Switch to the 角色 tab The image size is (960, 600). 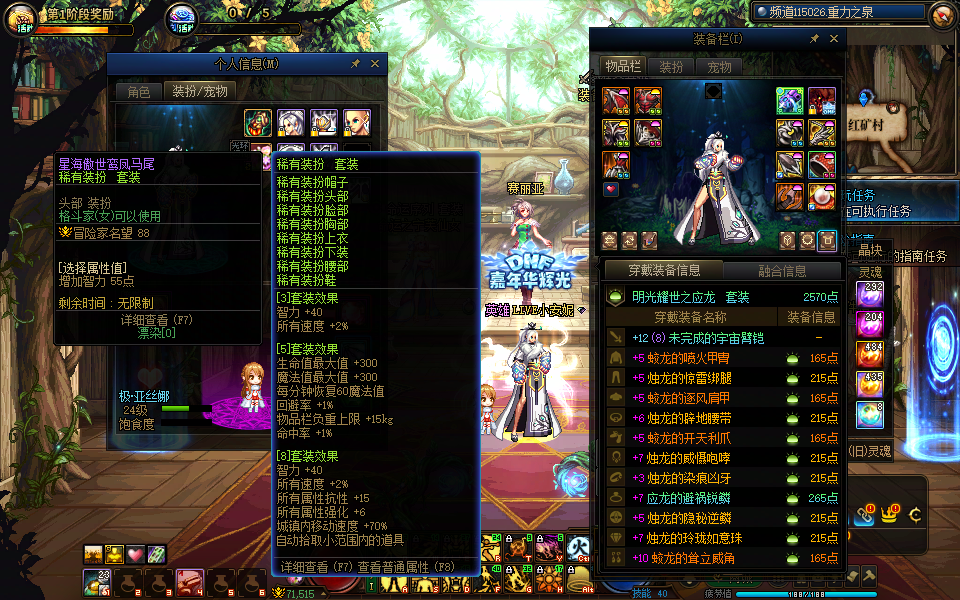click(138, 91)
